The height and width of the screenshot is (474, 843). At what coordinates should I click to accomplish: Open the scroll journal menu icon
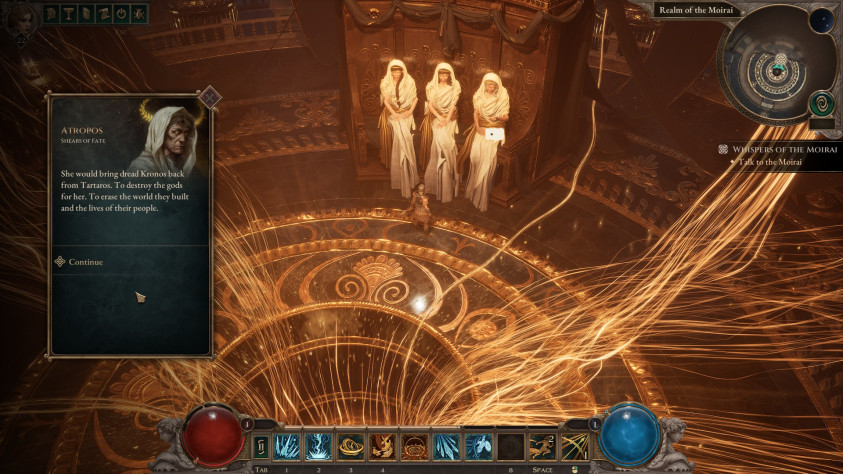87,13
